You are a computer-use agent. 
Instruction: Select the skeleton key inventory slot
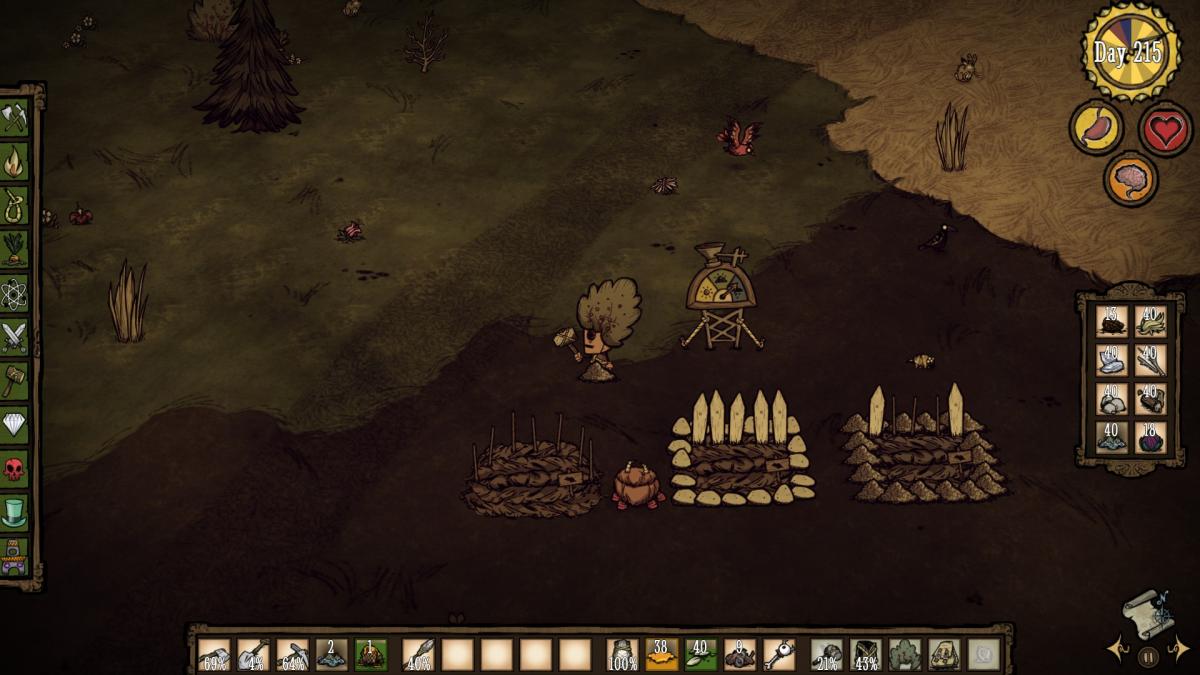coord(779,654)
